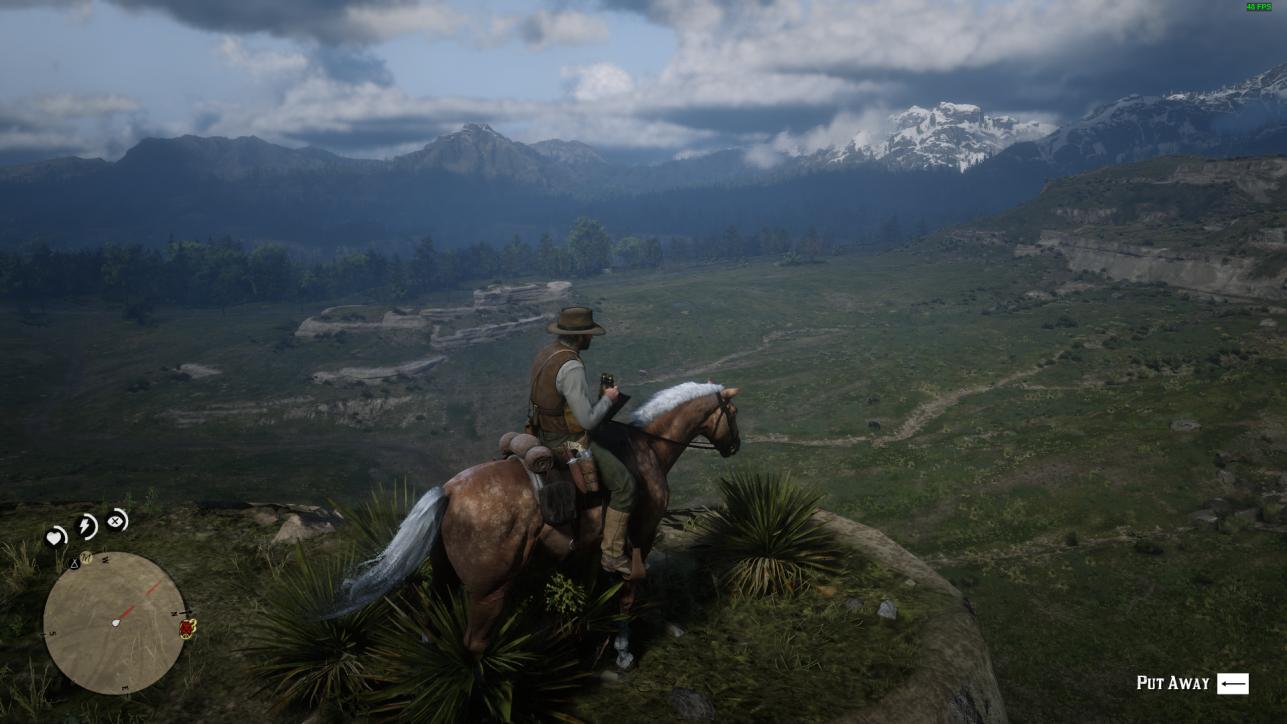
Task: Click Arthur's hat
Action: tap(574, 322)
